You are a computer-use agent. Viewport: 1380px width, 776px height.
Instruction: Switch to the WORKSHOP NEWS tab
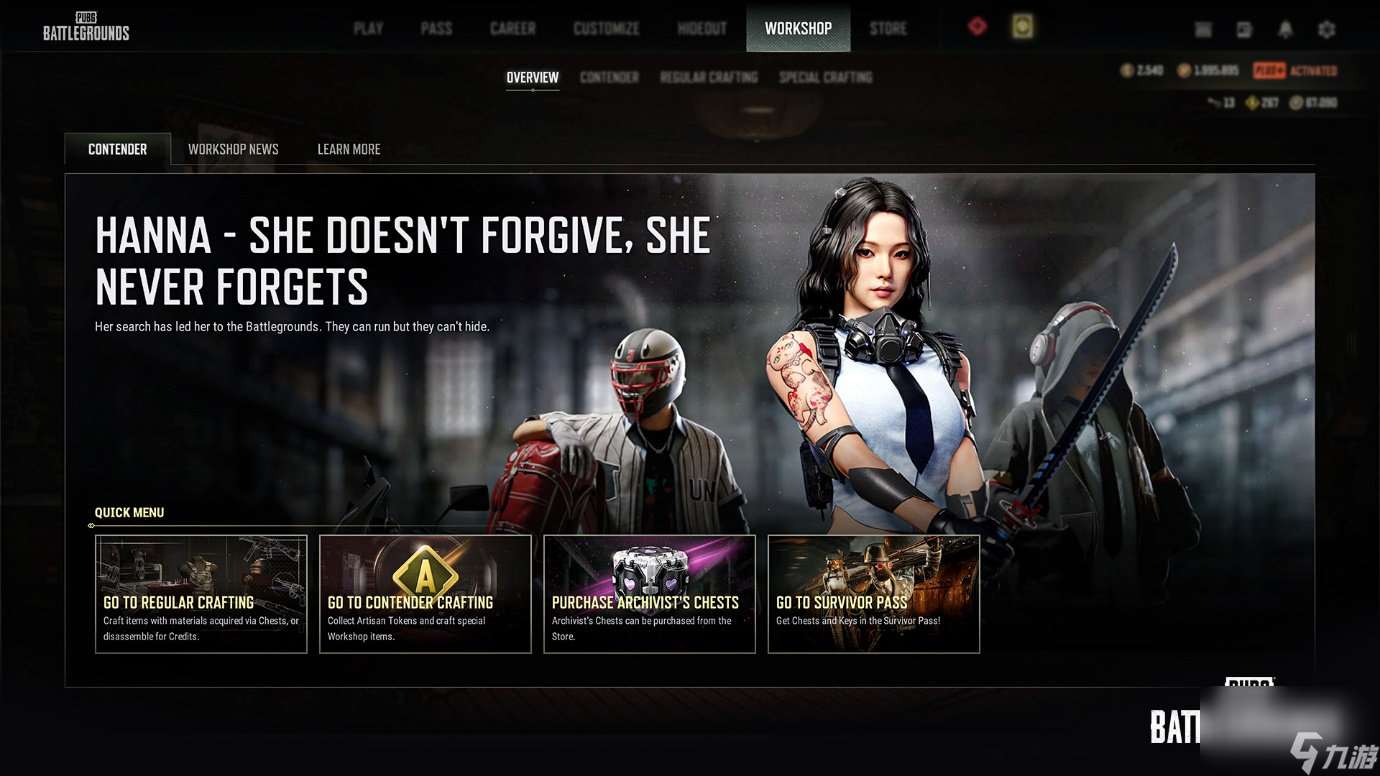(x=233, y=148)
